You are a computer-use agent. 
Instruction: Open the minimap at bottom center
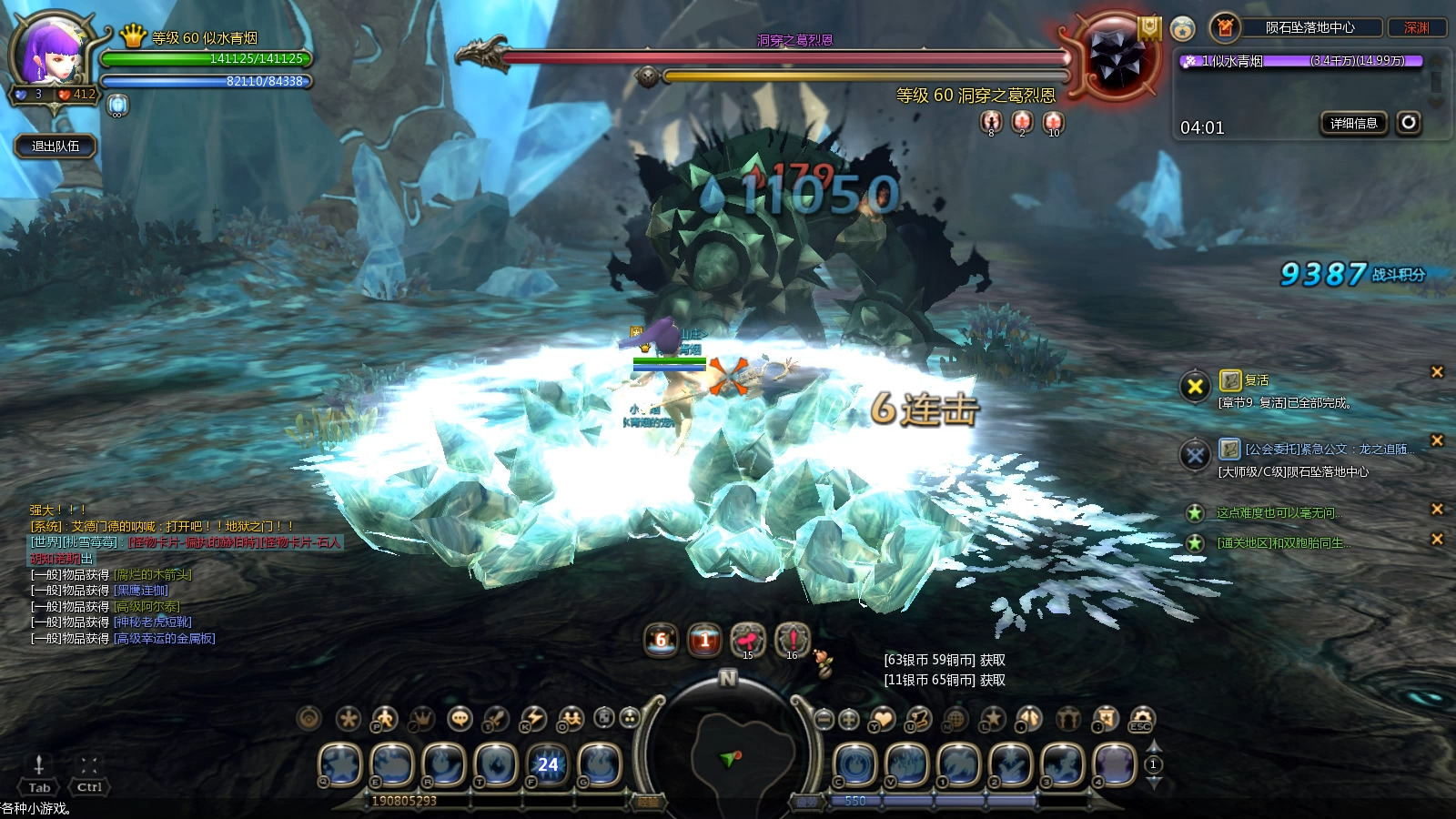tap(728, 757)
